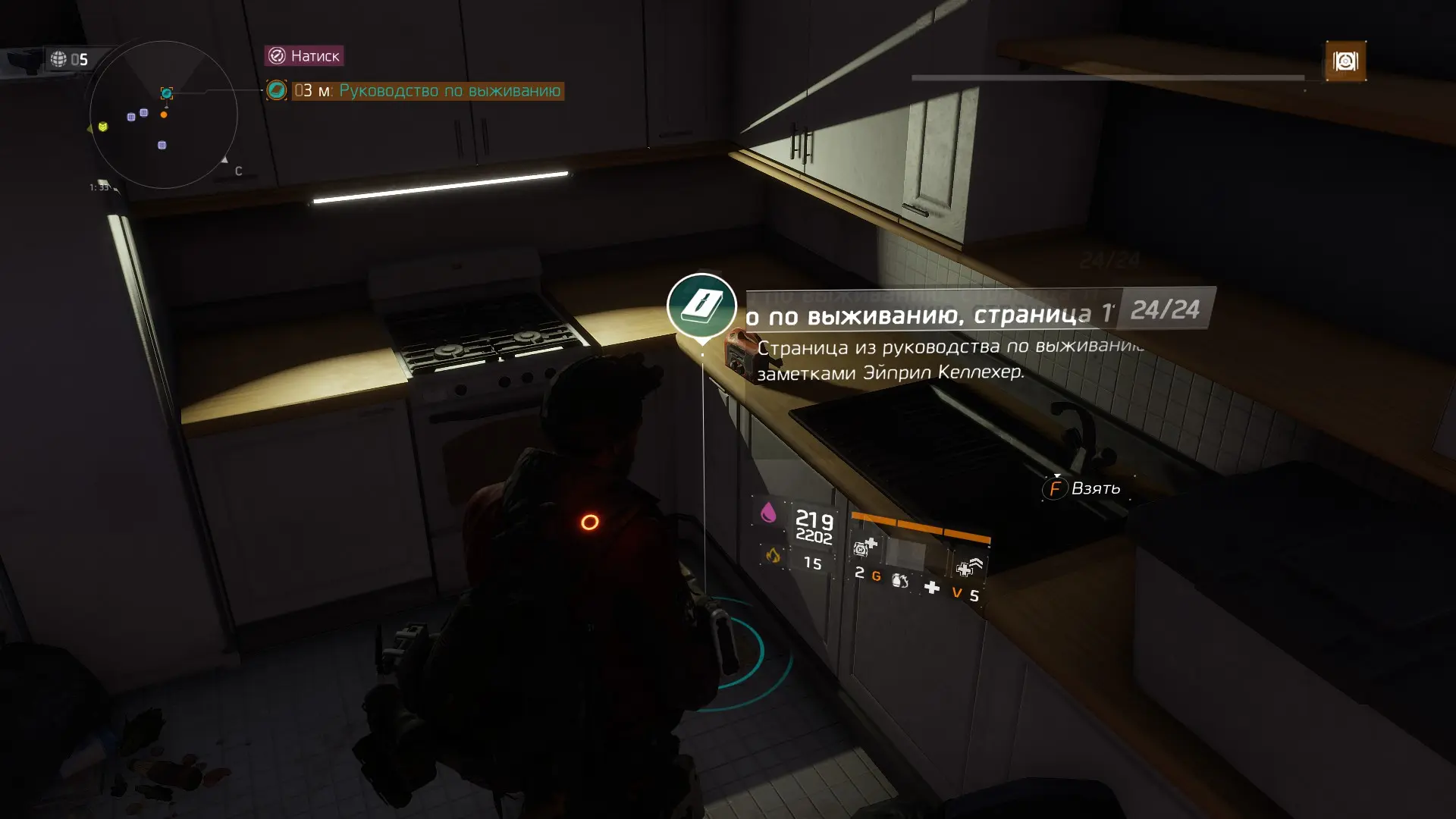Select the incendiary grenade icon
The image size is (1456, 819).
click(x=900, y=581)
